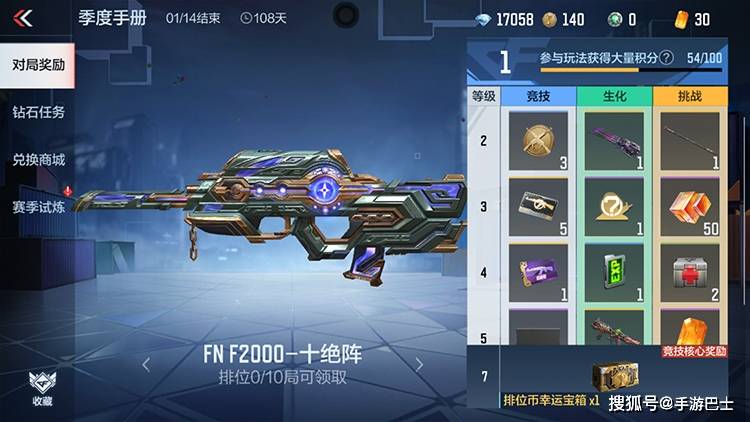This screenshot has height=422, width=750.
Task: Select the 竞技 column header
Action: click(x=537, y=96)
